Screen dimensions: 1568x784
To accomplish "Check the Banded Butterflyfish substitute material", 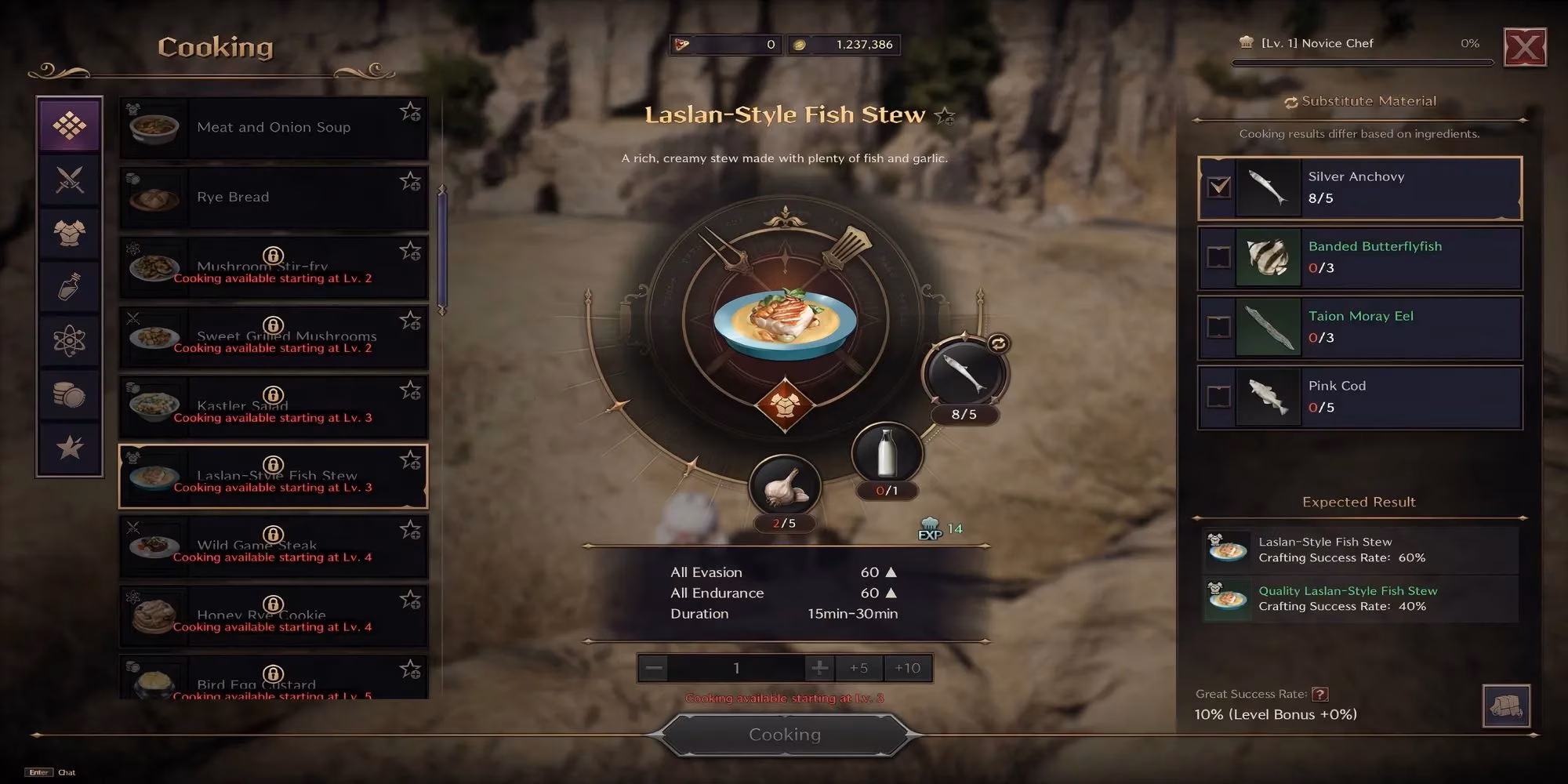I will click(1218, 256).
